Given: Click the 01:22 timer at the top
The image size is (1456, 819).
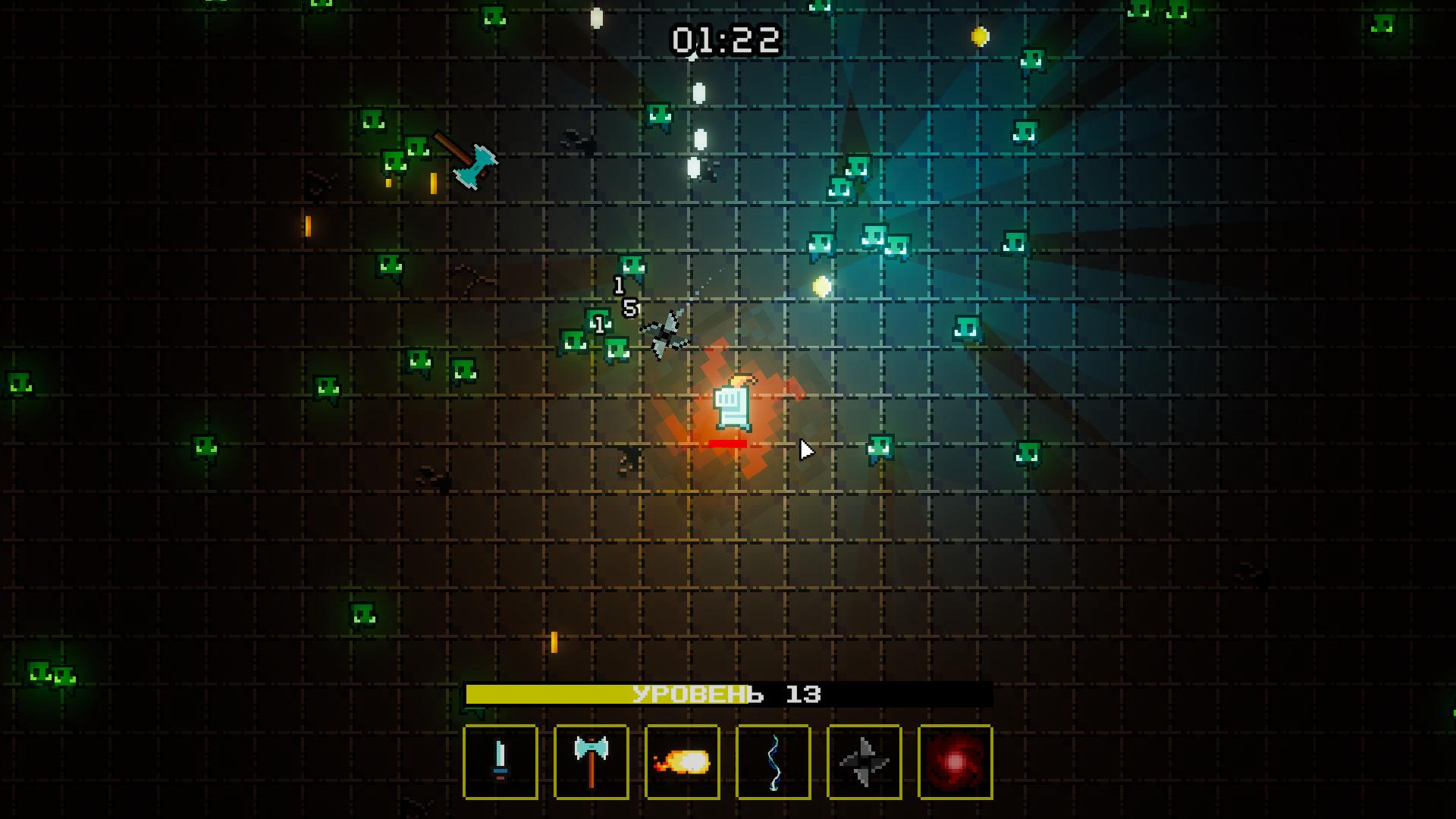Looking at the screenshot, I should [x=726, y=40].
